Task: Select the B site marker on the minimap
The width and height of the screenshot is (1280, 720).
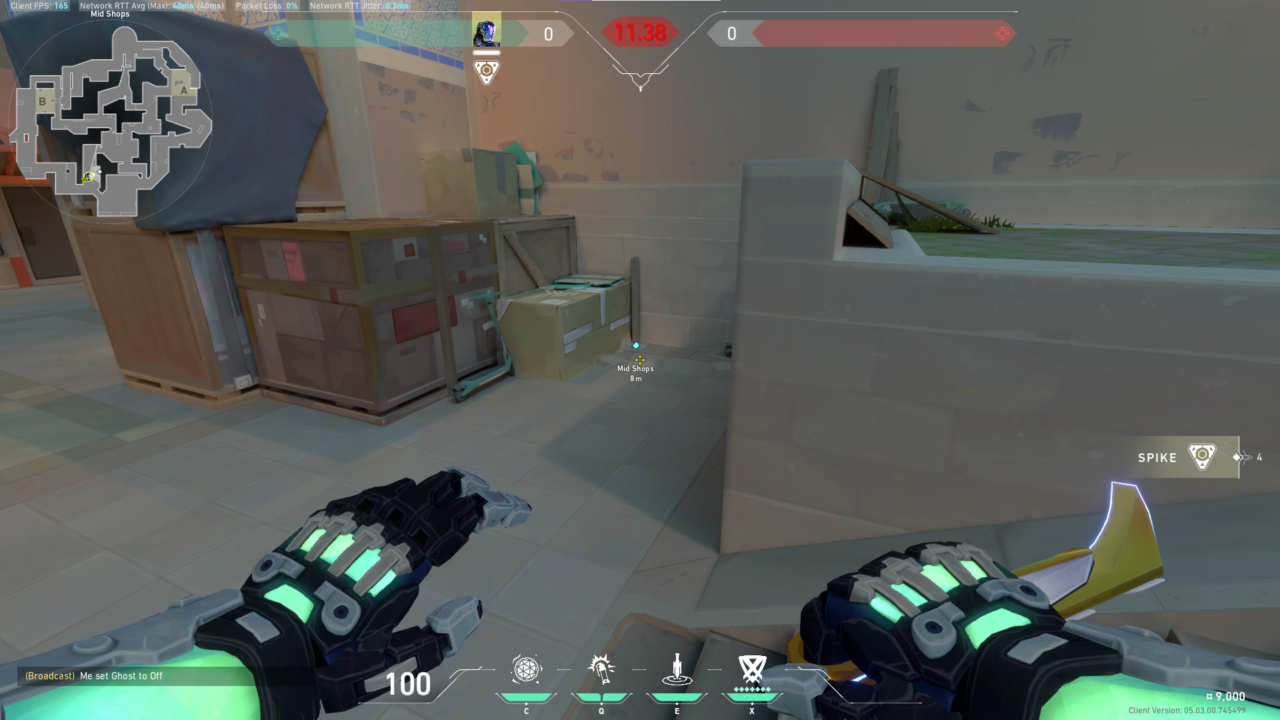Action: (x=40, y=100)
